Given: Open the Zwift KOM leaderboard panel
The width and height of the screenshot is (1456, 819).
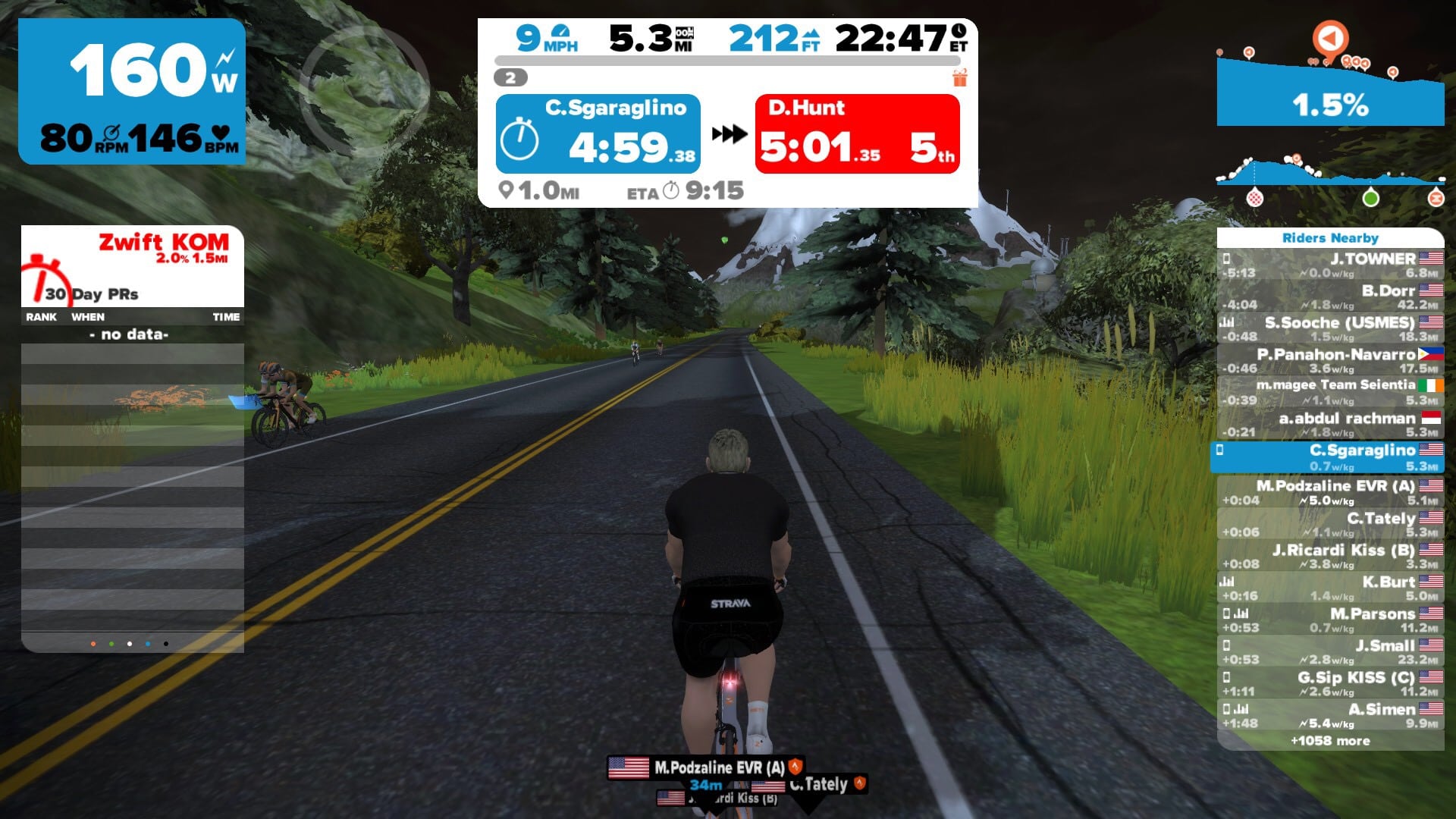Looking at the screenshot, I should (x=133, y=265).
